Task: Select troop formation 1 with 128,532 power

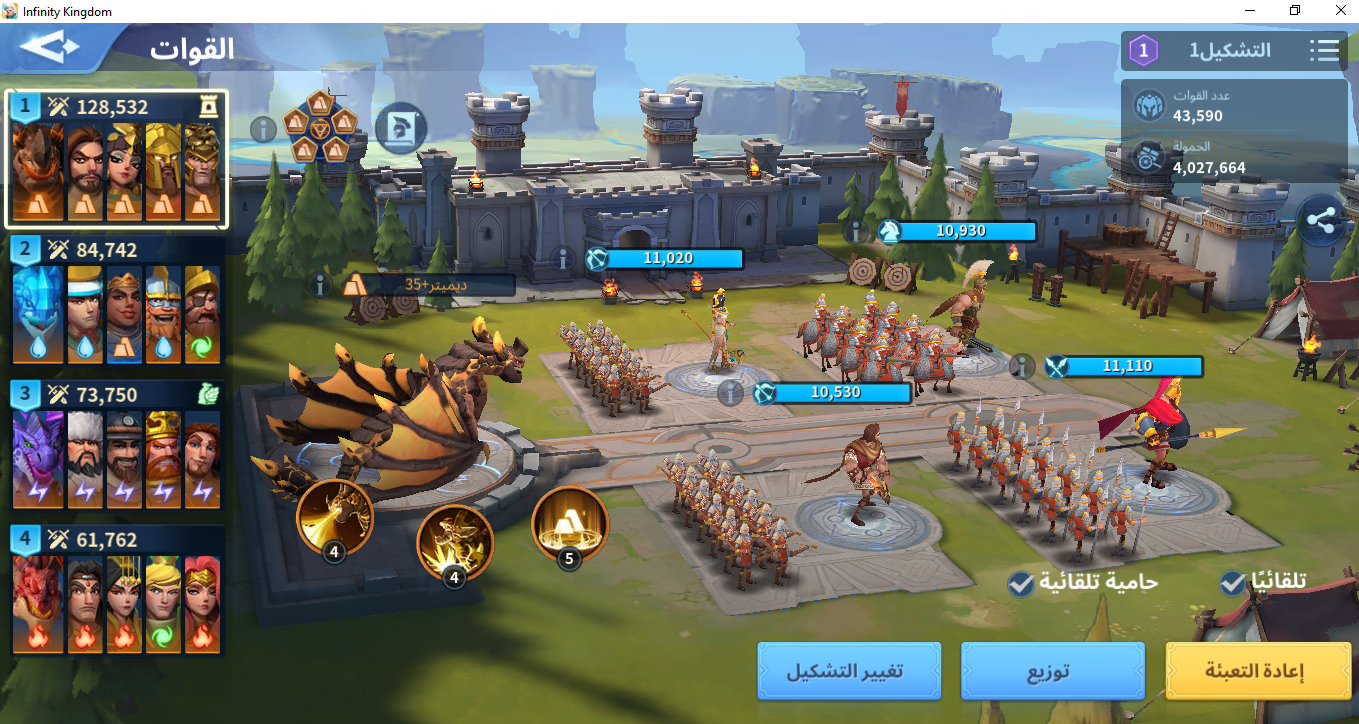Action: 117,160
